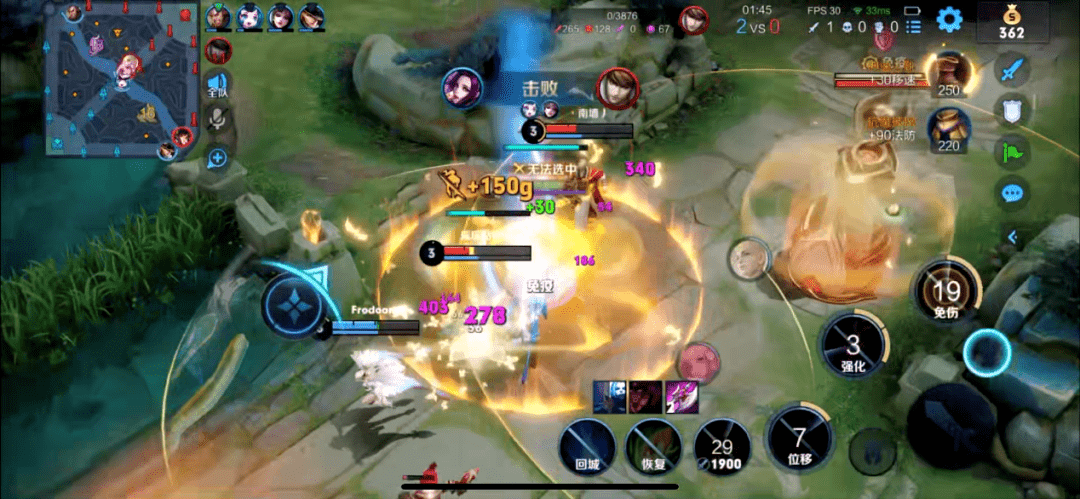Toggle the muted microphone
The width and height of the screenshot is (1080, 499).
point(217,120)
